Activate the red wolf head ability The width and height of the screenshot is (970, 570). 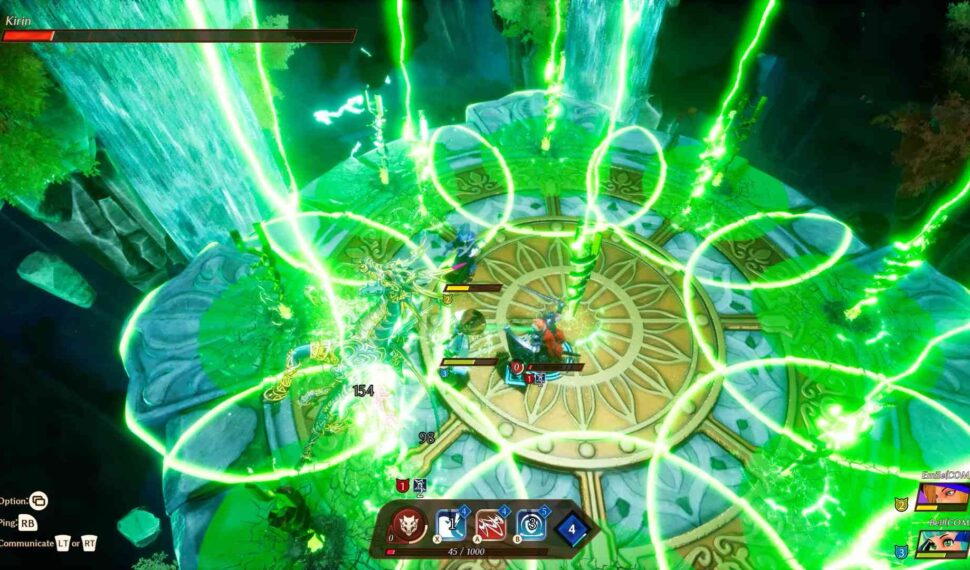point(407,524)
